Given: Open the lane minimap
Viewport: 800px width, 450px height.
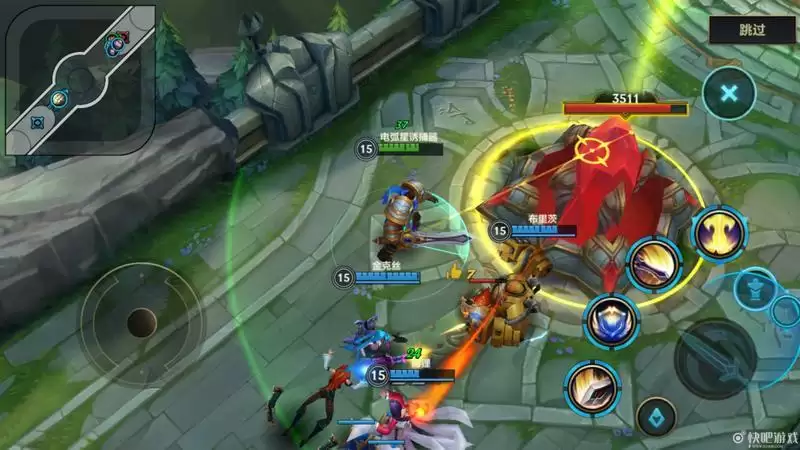Looking at the screenshot, I should coord(81,80).
